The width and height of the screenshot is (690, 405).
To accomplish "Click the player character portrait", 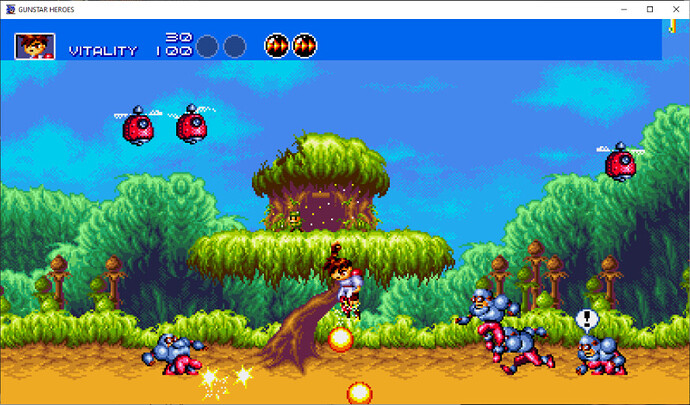I will (35, 46).
